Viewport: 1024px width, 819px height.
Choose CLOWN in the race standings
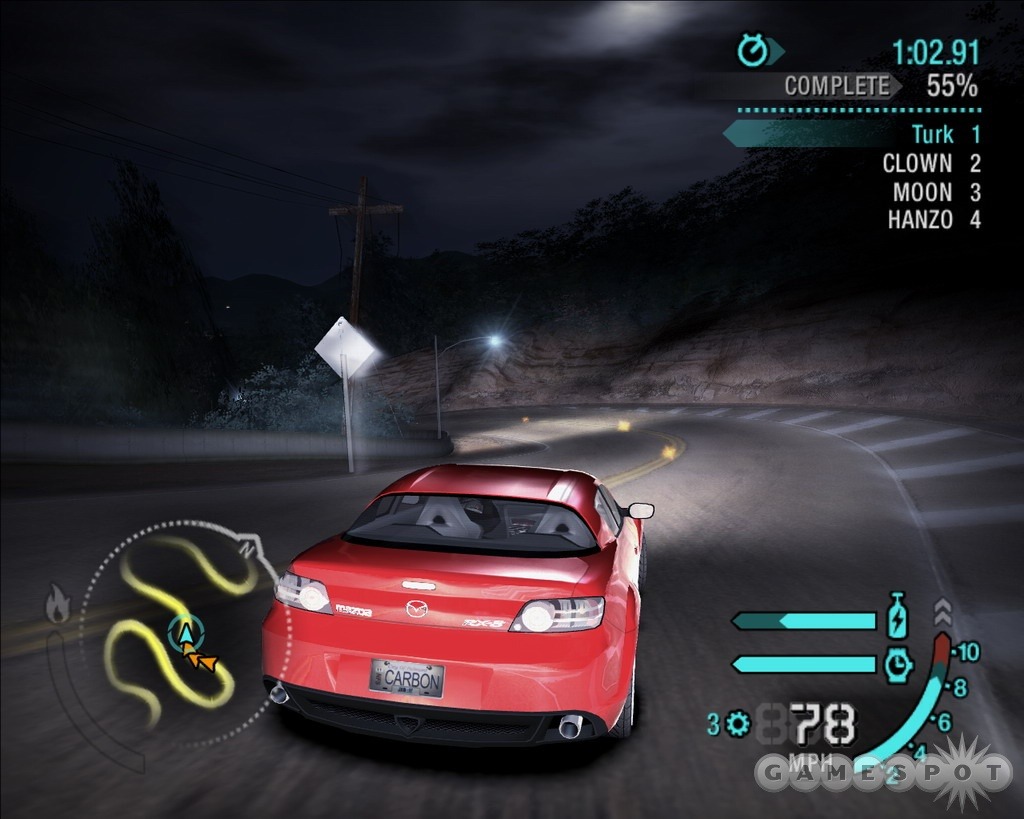[916, 163]
